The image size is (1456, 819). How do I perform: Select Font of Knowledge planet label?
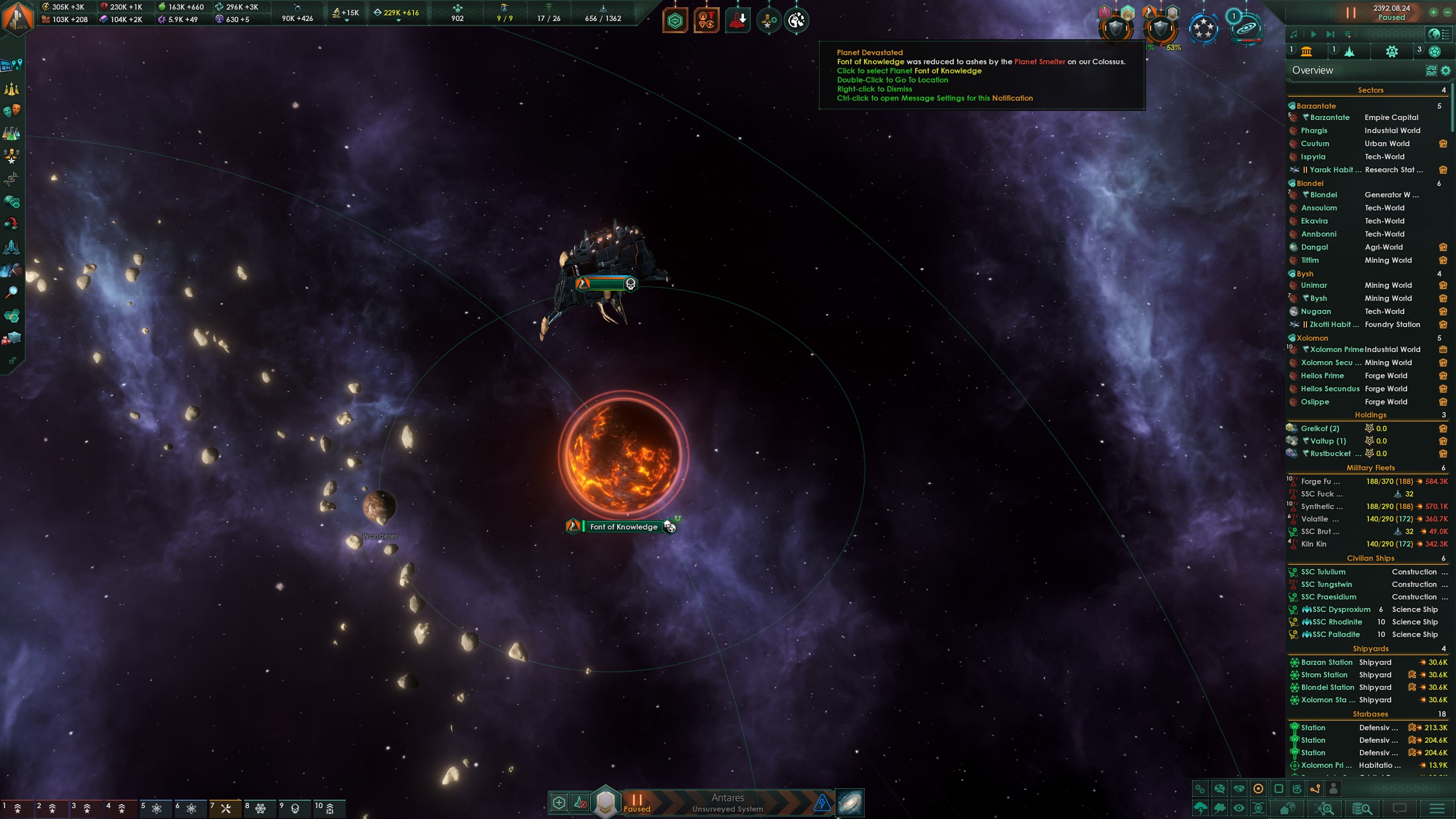point(623,527)
